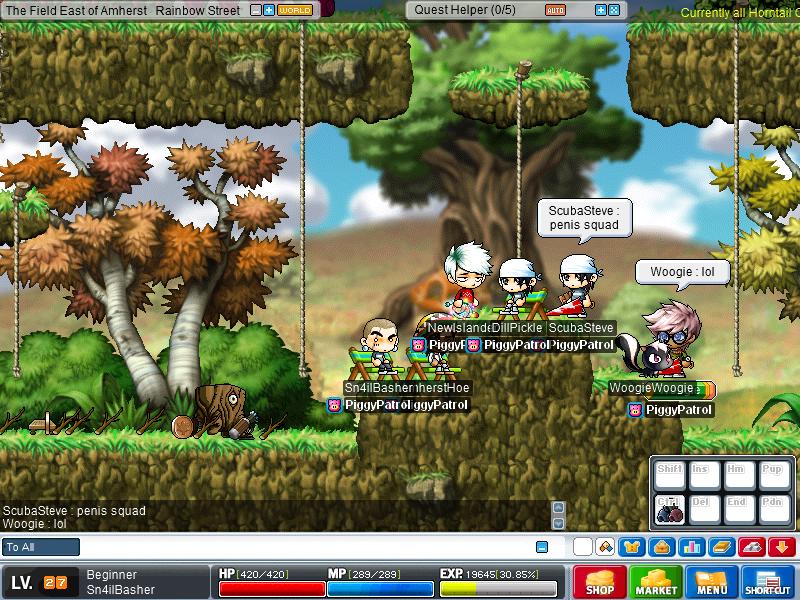Close the Quest Helper panel

pos(614,10)
